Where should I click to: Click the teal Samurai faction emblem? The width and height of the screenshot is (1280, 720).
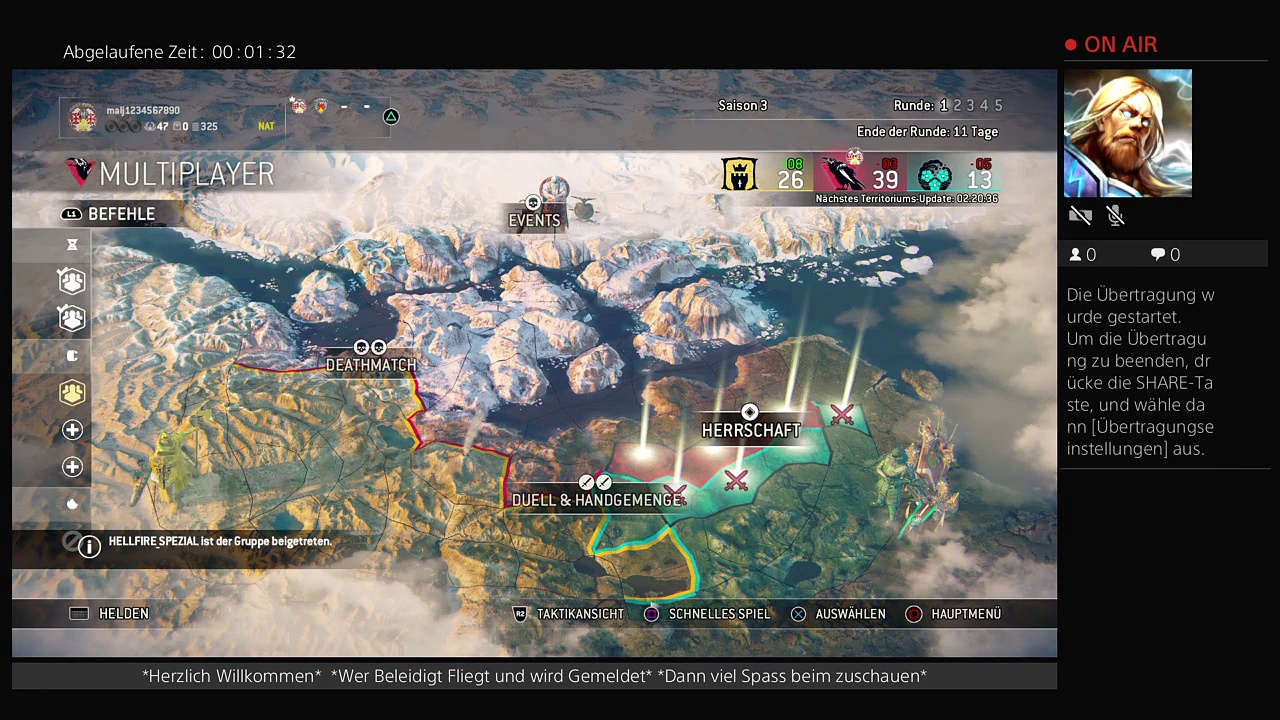(934, 176)
